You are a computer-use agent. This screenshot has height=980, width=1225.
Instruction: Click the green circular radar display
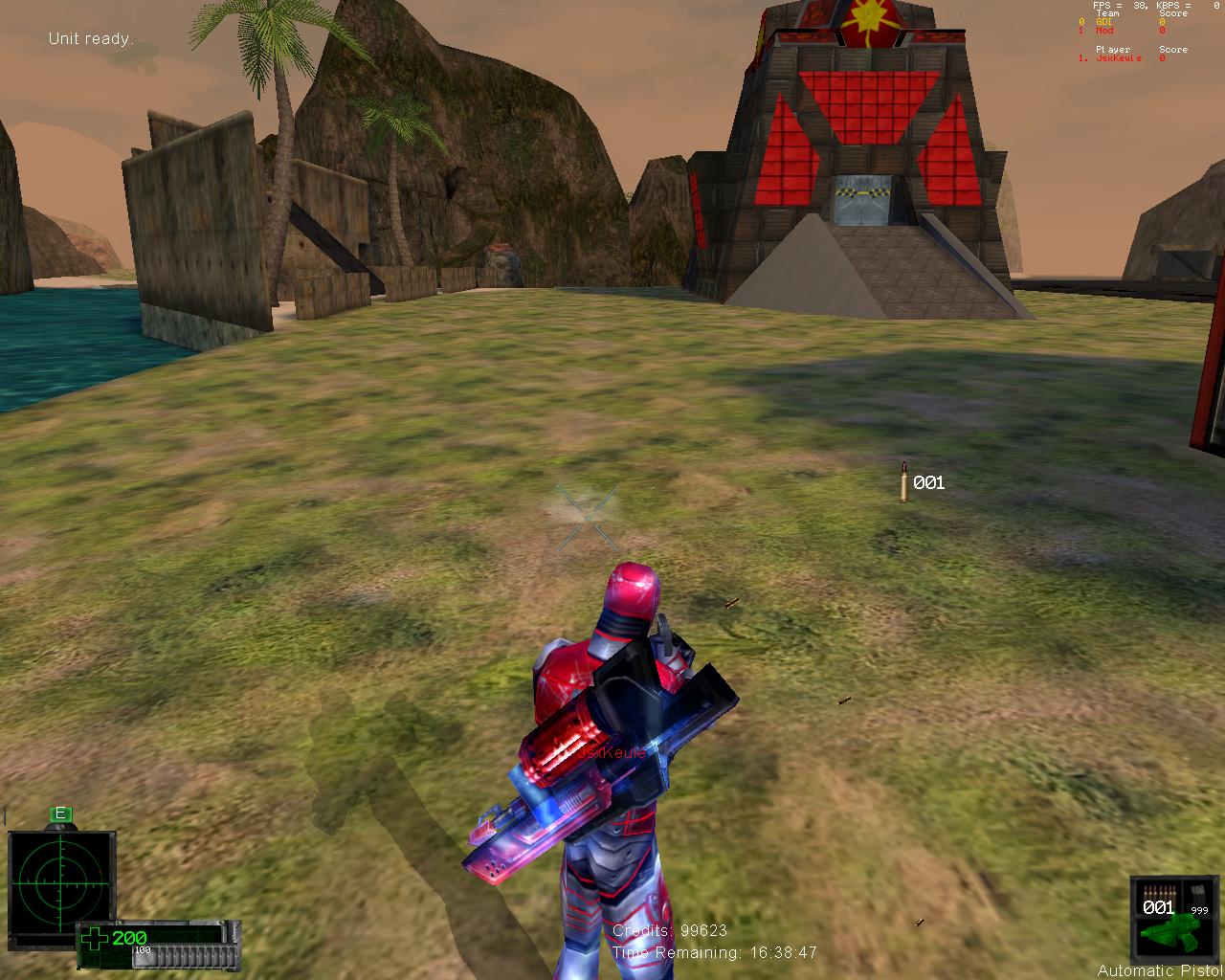[60, 880]
